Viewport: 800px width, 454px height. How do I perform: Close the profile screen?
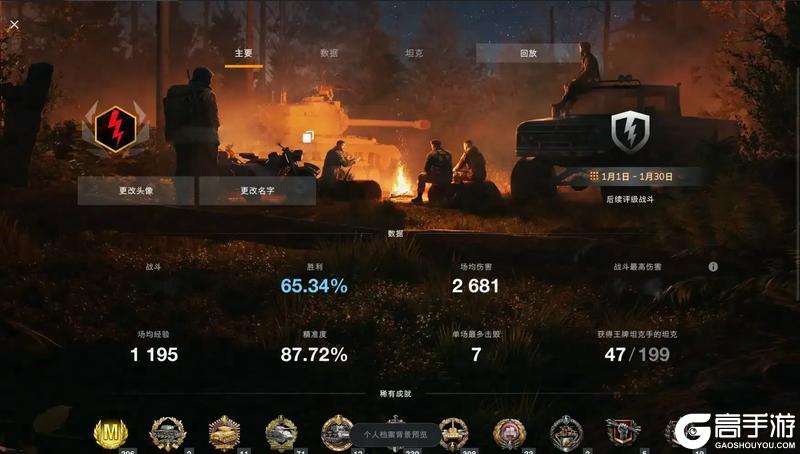[x=13, y=24]
